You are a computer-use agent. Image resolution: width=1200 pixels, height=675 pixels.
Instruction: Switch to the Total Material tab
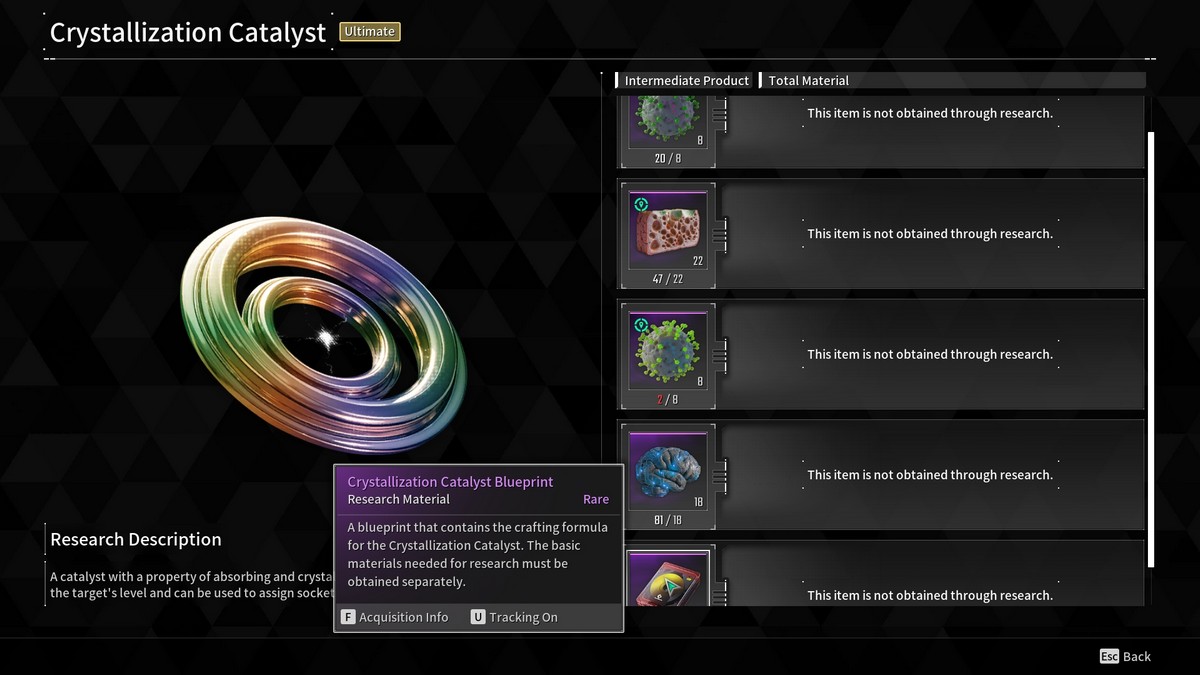click(x=808, y=81)
